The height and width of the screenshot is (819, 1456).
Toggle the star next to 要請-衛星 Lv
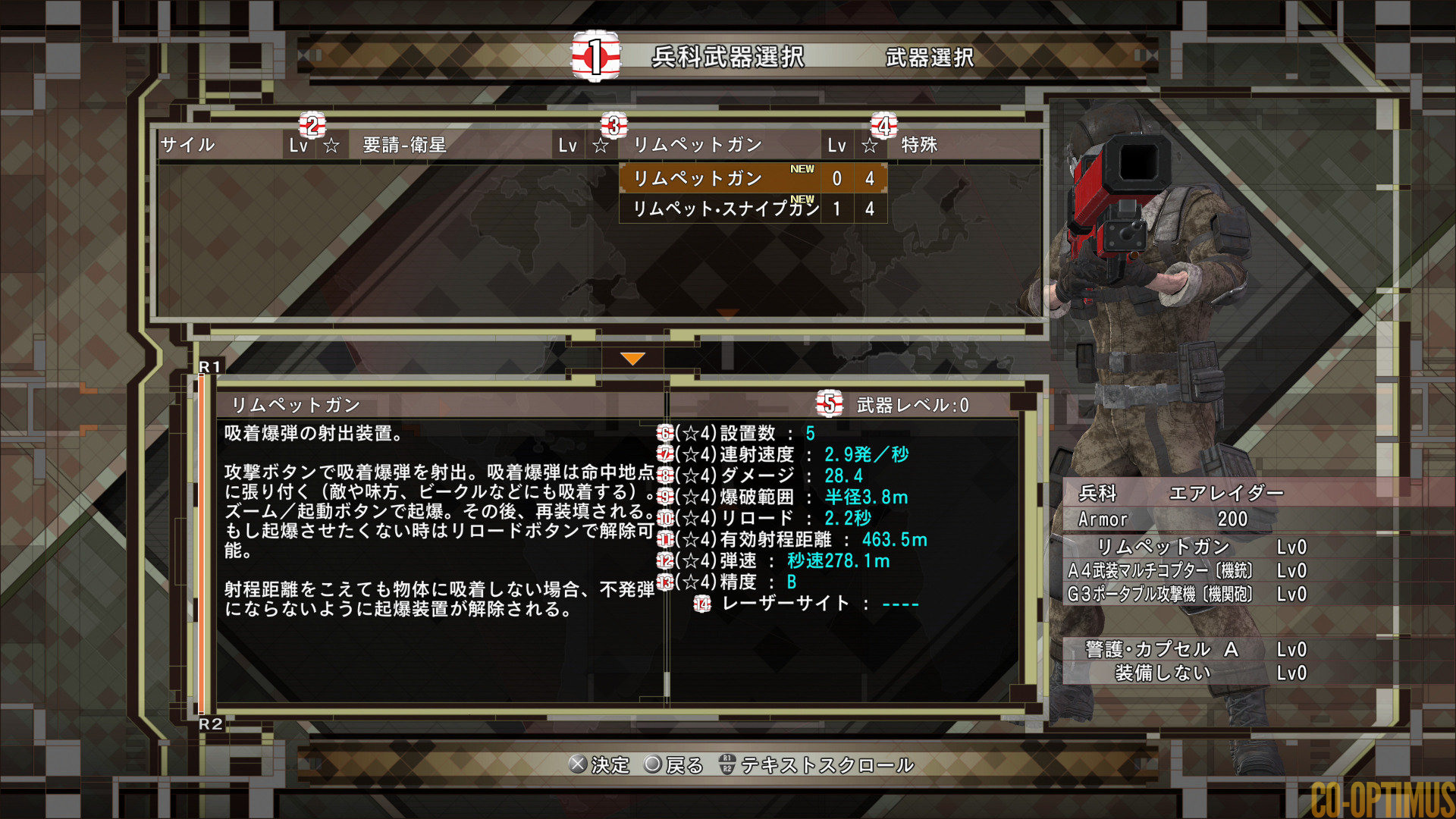[601, 145]
